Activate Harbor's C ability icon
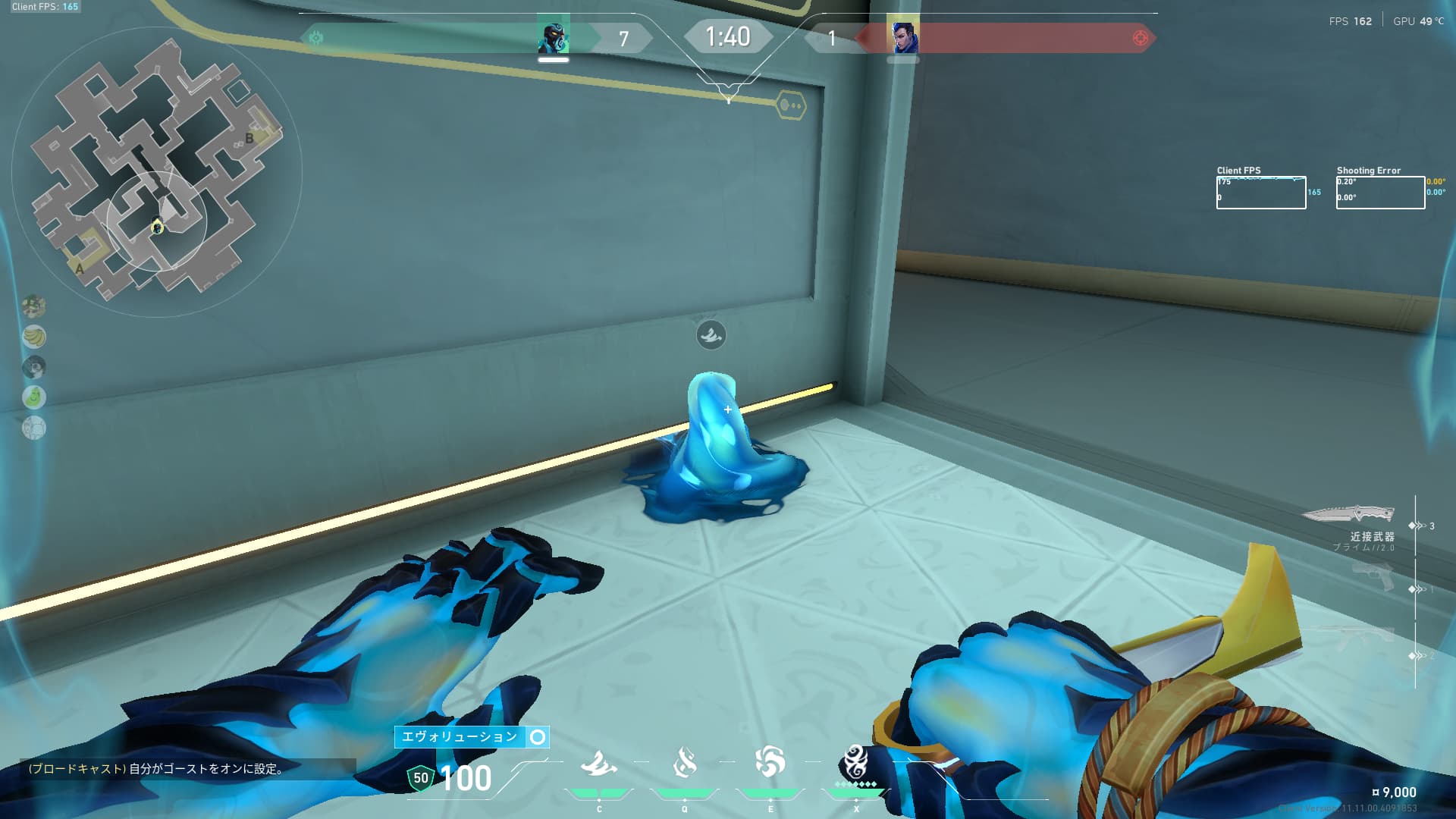Image resolution: width=1456 pixels, height=819 pixels. [x=599, y=764]
